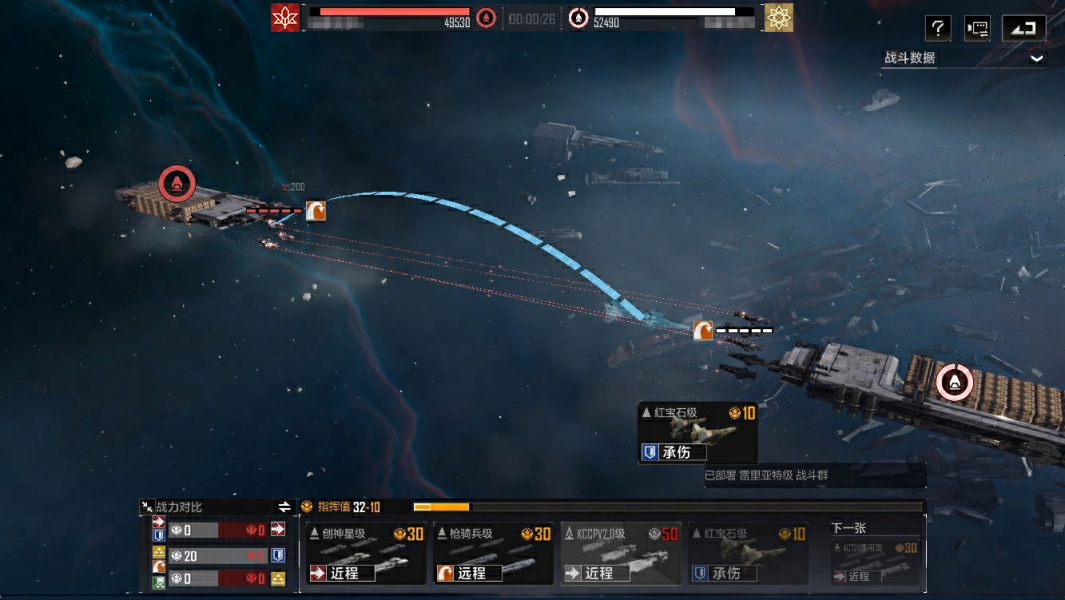Toggle the swap arrows beside 战力对比
Screen dimensions: 1065x600
[284, 507]
